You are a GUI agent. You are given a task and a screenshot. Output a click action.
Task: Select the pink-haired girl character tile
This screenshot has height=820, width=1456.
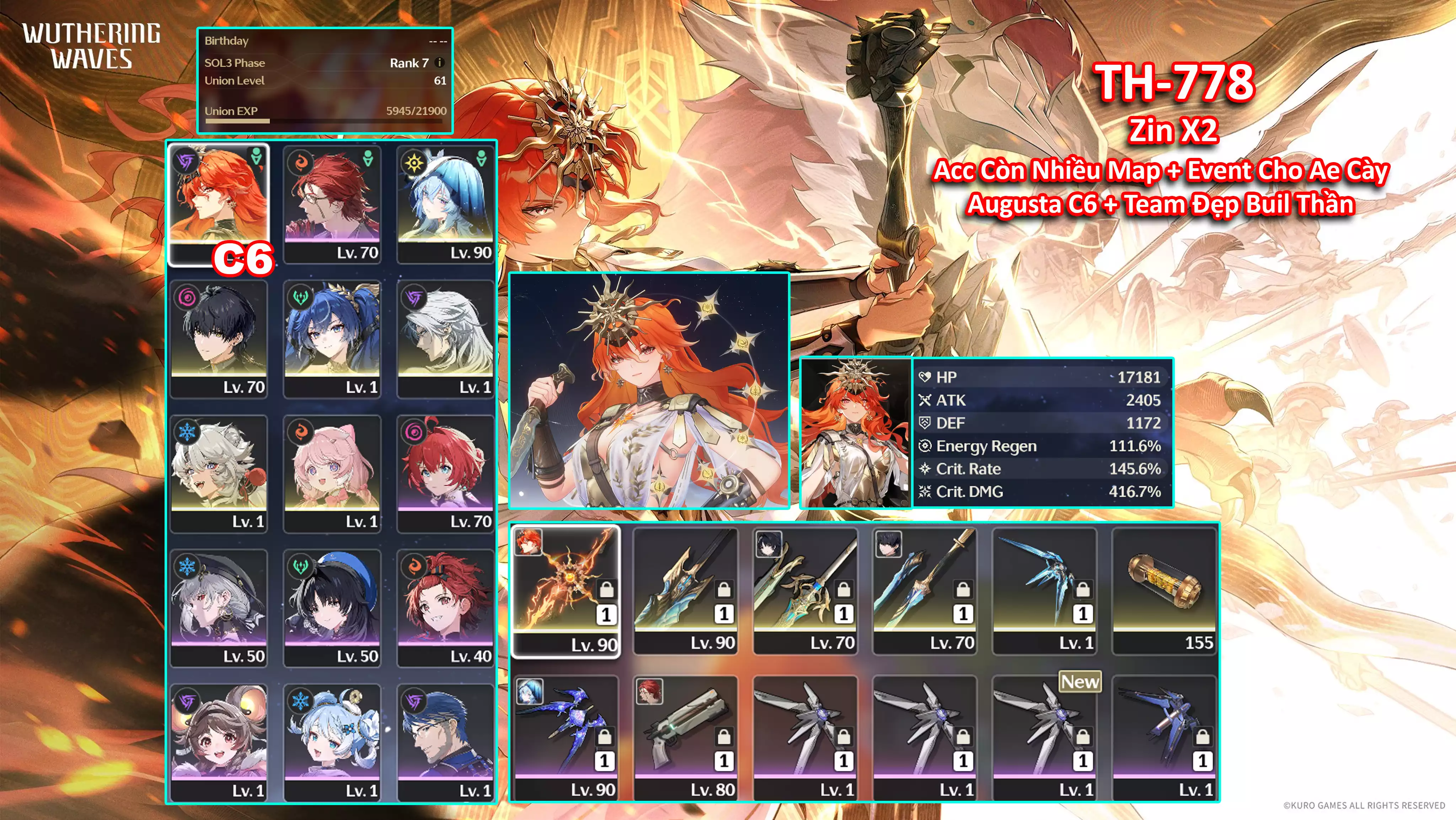tap(332, 473)
